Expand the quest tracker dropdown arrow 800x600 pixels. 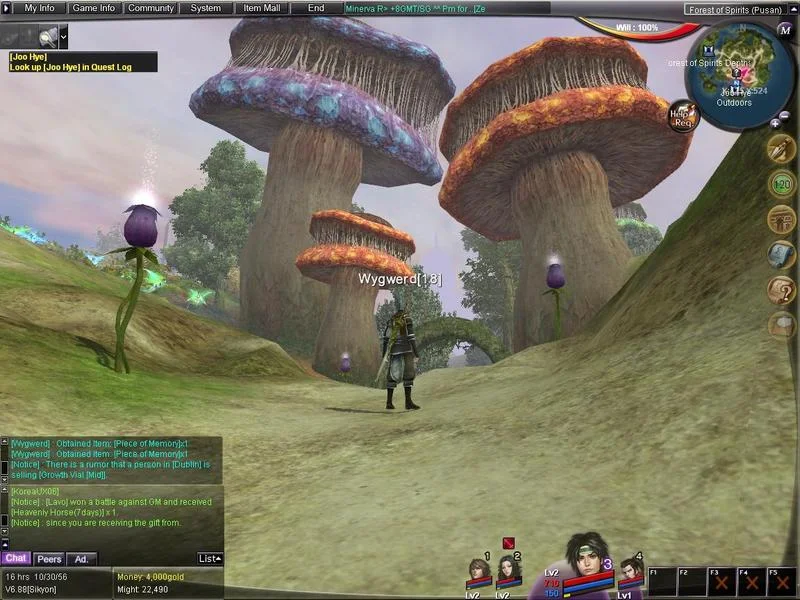(x=64, y=36)
